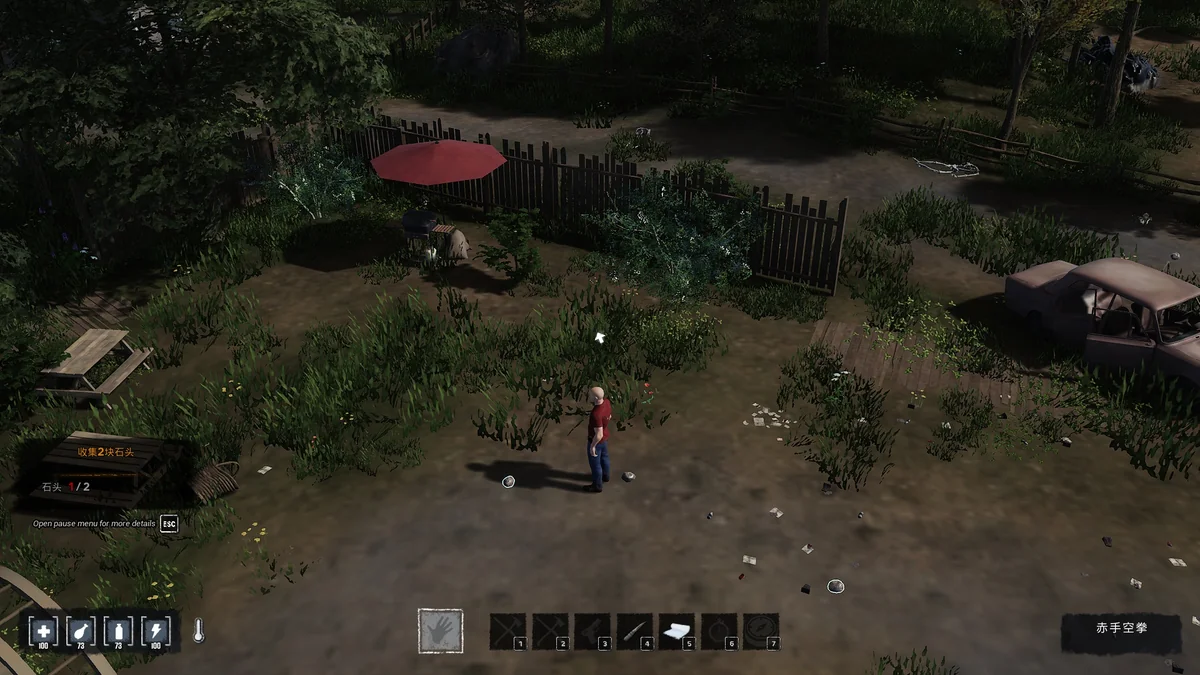Choose the pistol slot in the hotbar
The width and height of the screenshot is (1200, 675).
[x=592, y=631]
